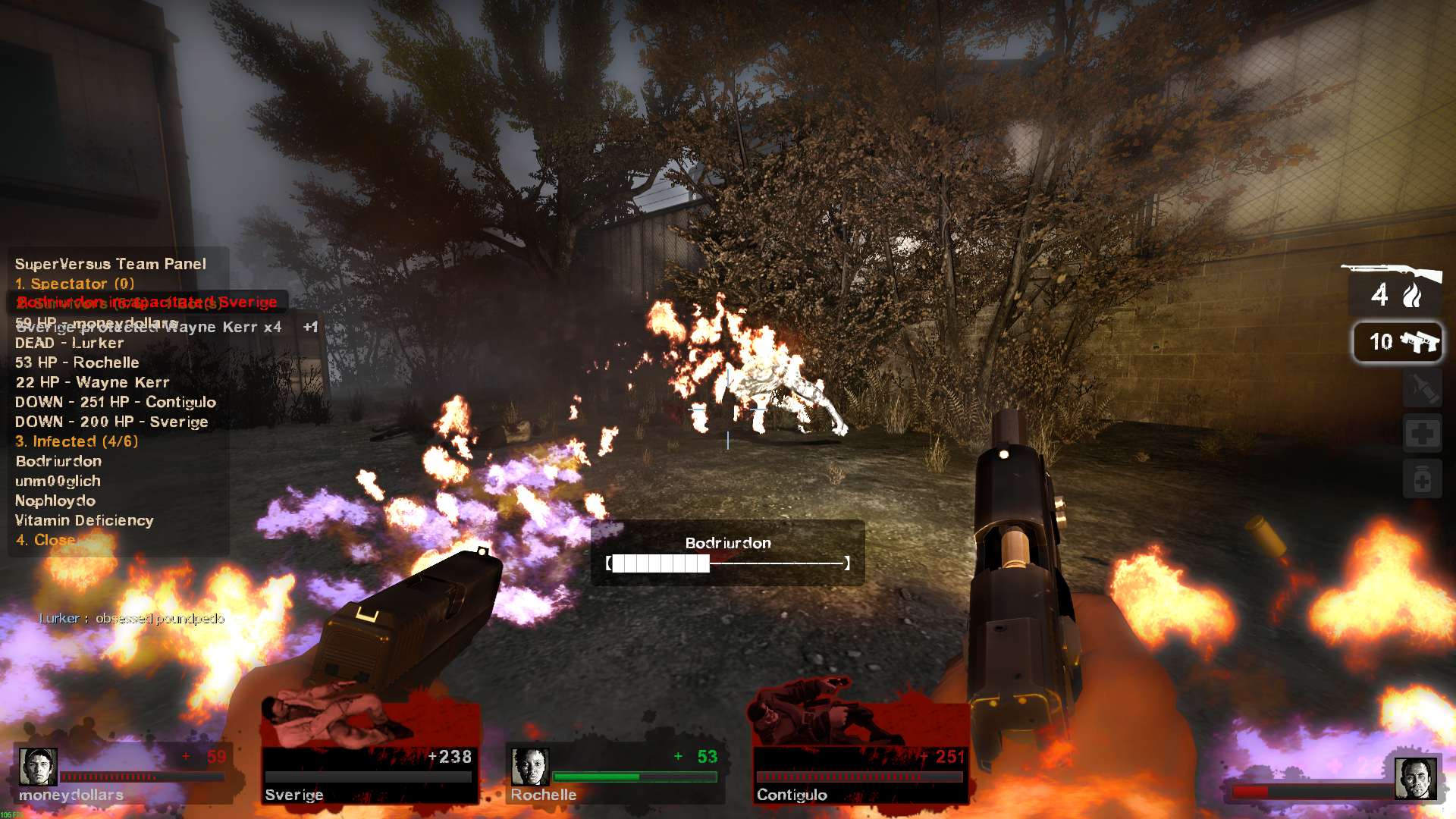
Task: Click the Rochelle row in team list
Action: 77,362
